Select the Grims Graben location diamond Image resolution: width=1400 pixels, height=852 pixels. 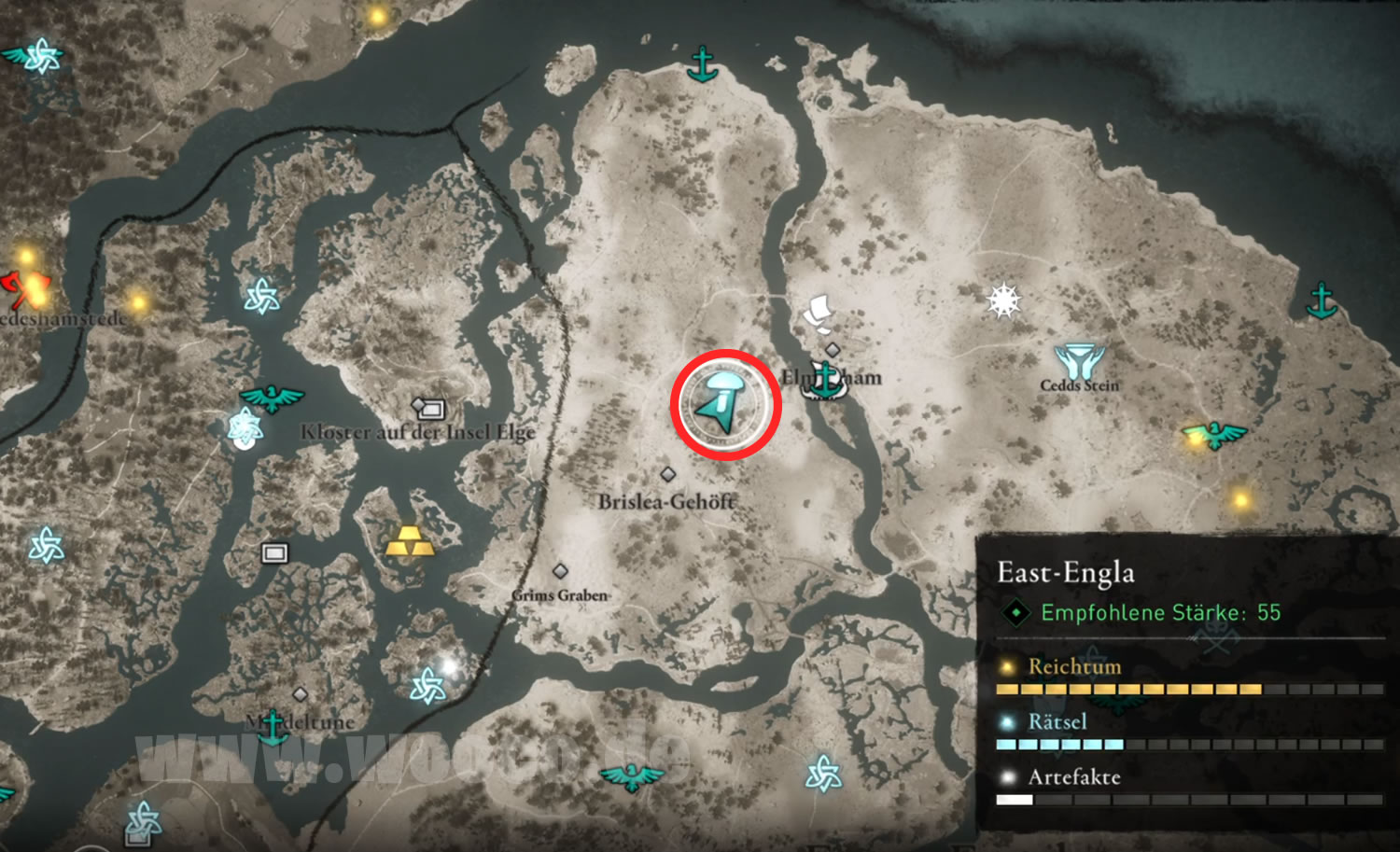point(560,571)
